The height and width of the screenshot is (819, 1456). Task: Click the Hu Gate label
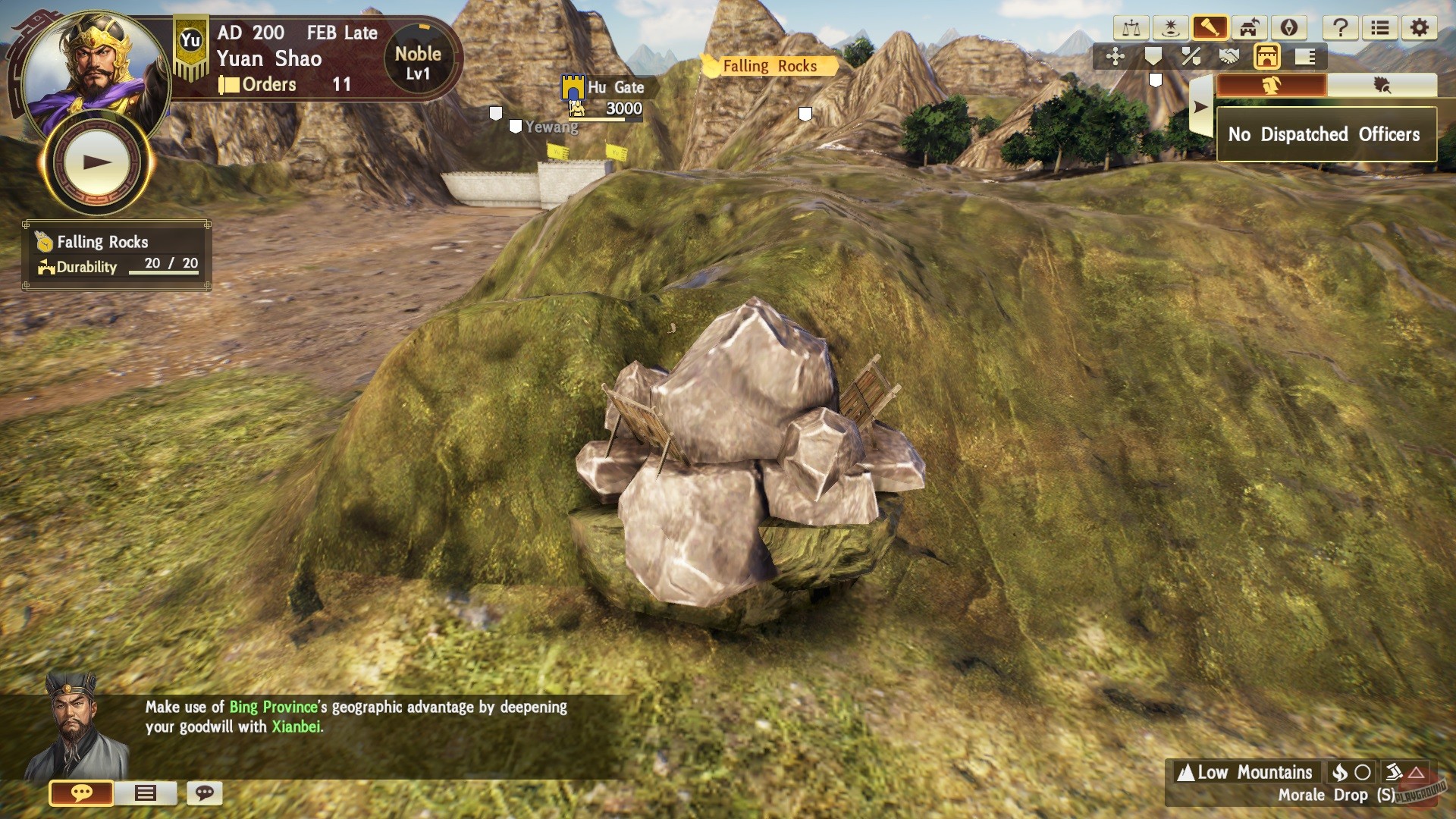616,88
